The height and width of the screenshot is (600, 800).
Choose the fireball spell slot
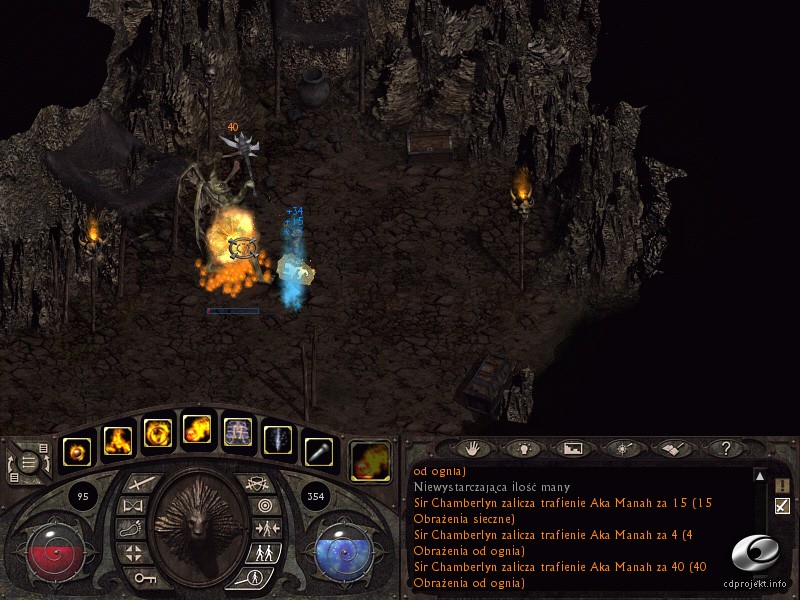(197, 432)
